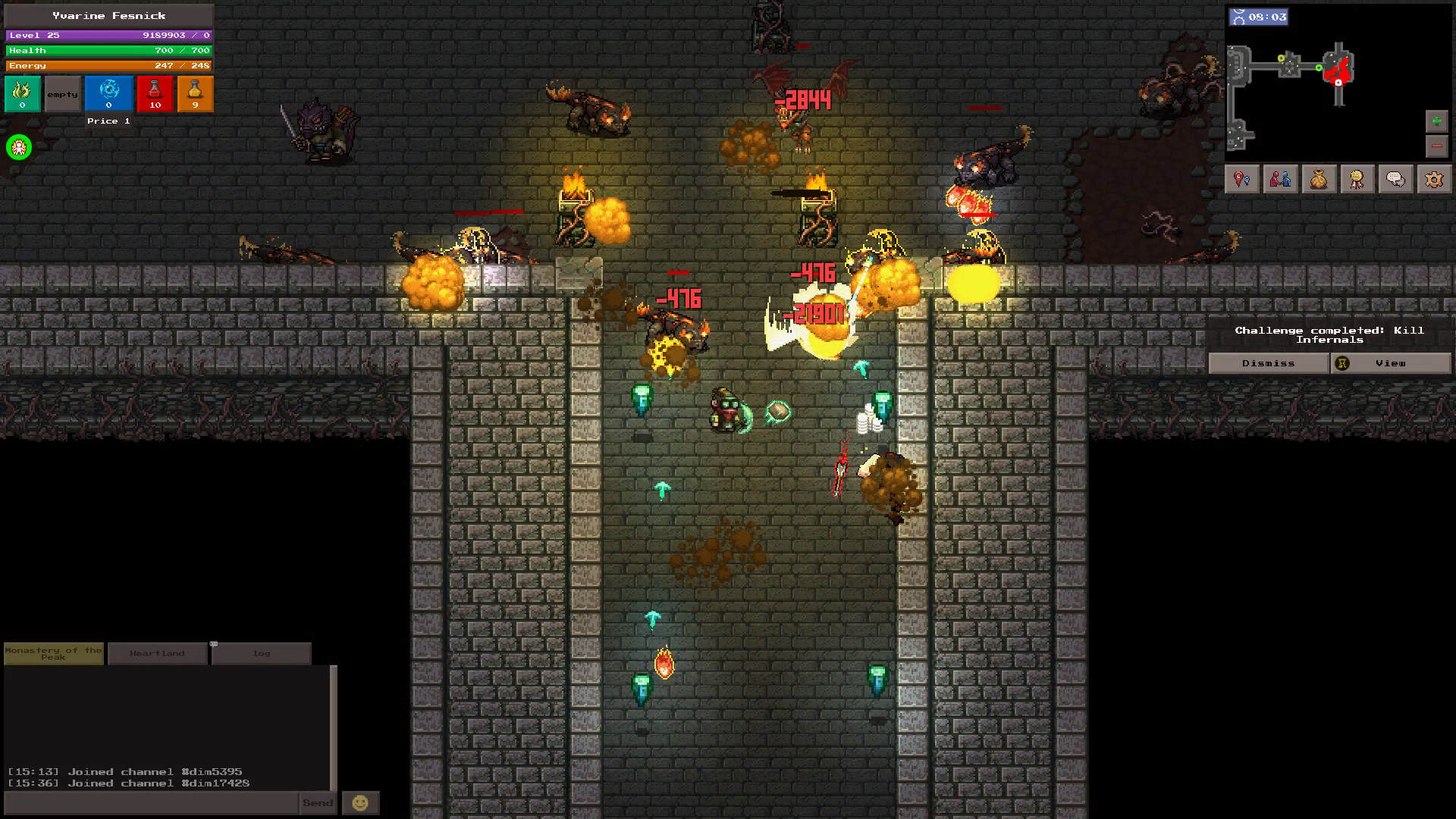Dismiss the Kill Infernals challenge notification
This screenshot has width=1456, height=819.
click(x=1269, y=363)
